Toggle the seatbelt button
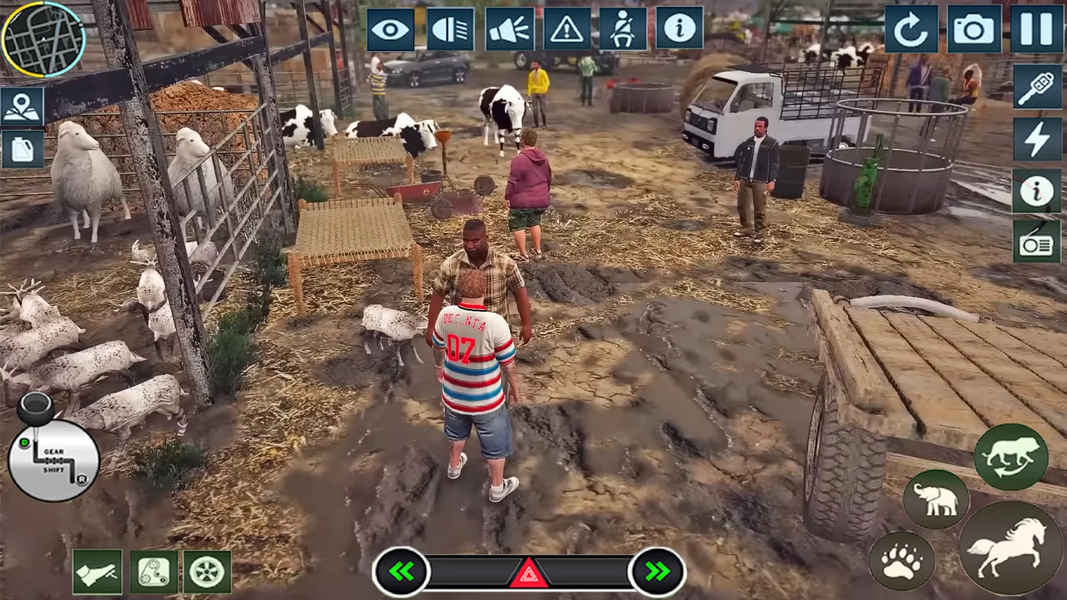Viewport: 1067px width, 600px height. [623, 30]
